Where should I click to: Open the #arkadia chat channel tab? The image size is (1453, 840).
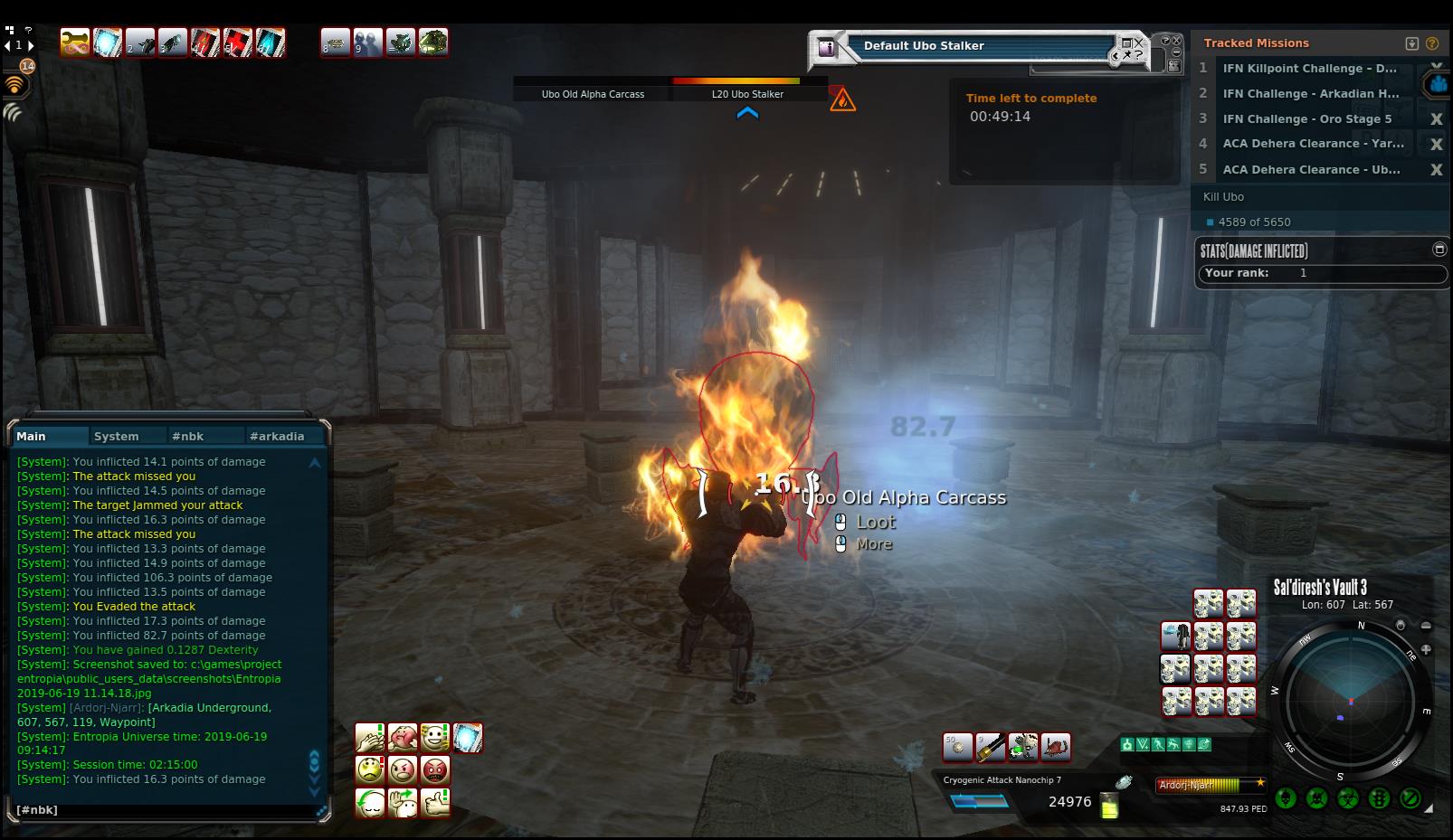[x=277, y=436]
